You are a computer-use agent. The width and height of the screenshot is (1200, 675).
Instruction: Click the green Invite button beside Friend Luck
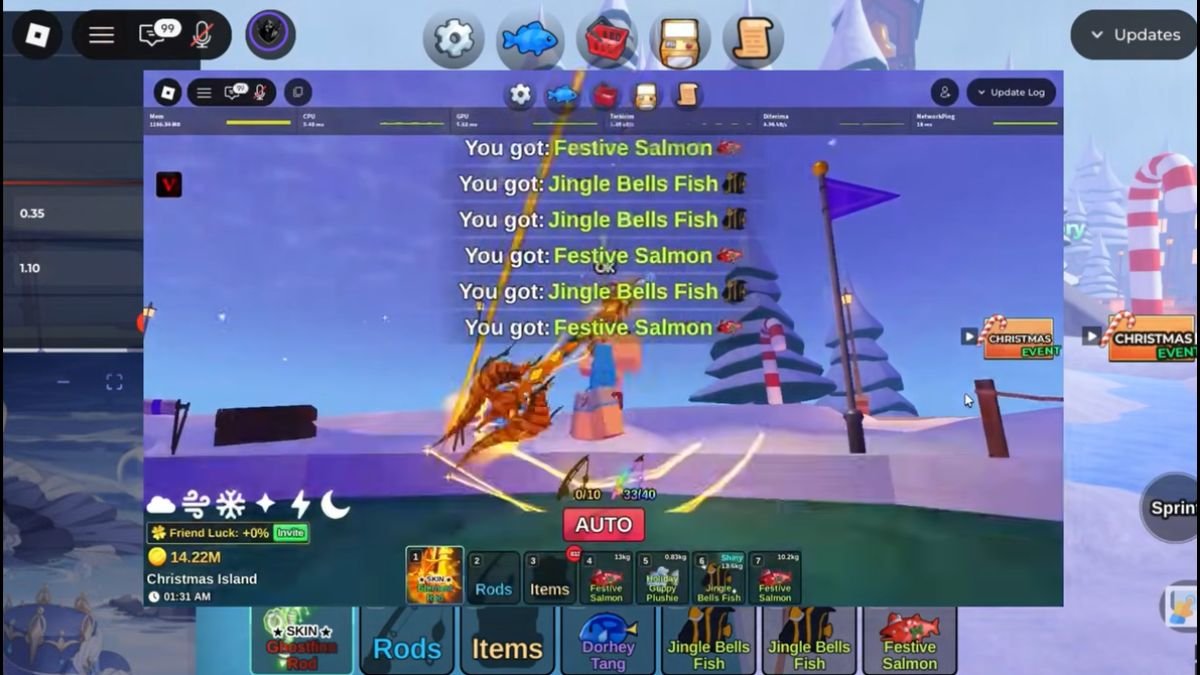point(290,533)
